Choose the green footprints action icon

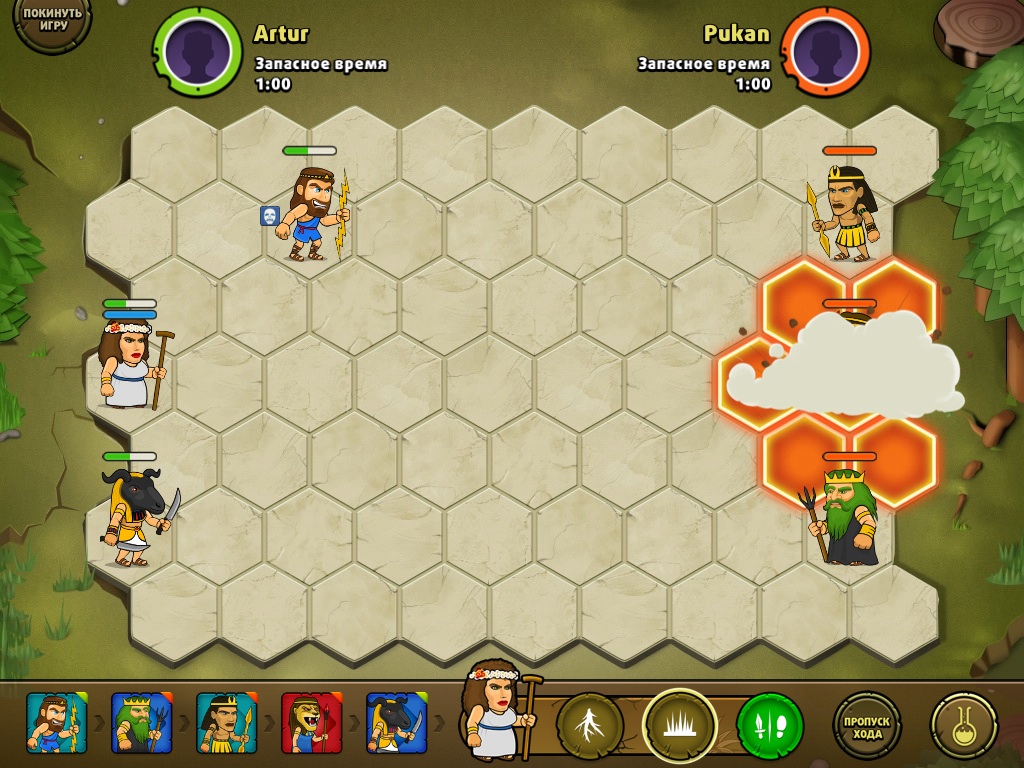769,724
